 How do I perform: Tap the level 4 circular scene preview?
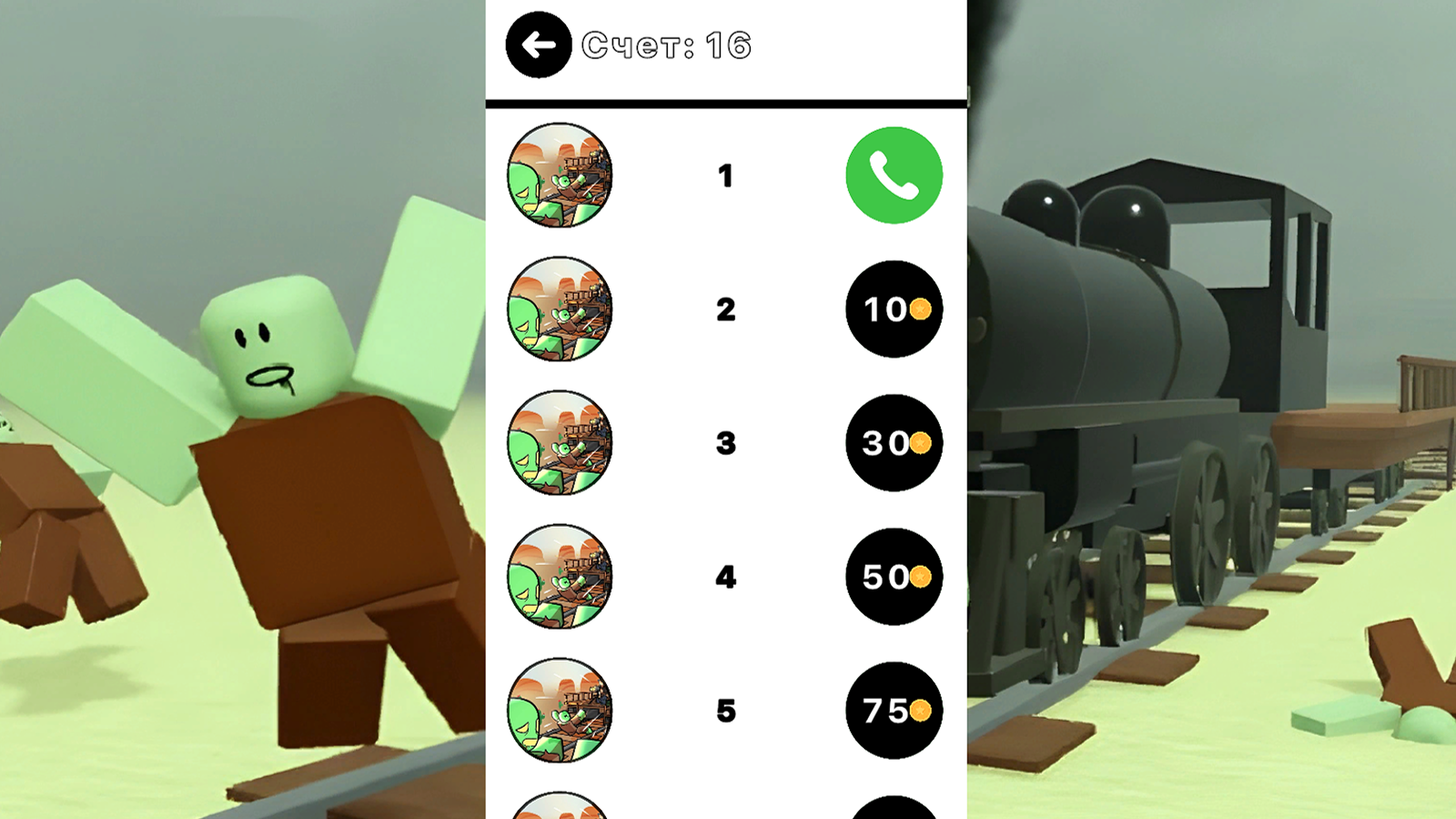[559, 578]
